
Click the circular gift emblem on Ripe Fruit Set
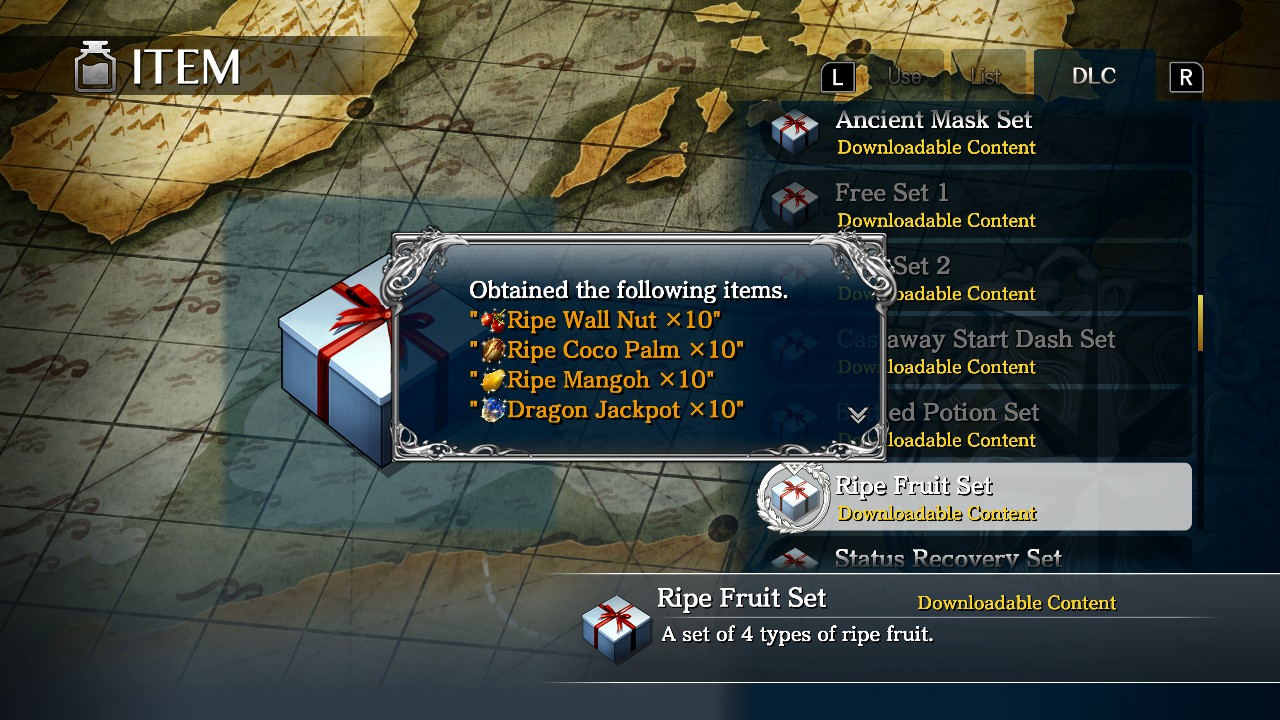[795, 497]
